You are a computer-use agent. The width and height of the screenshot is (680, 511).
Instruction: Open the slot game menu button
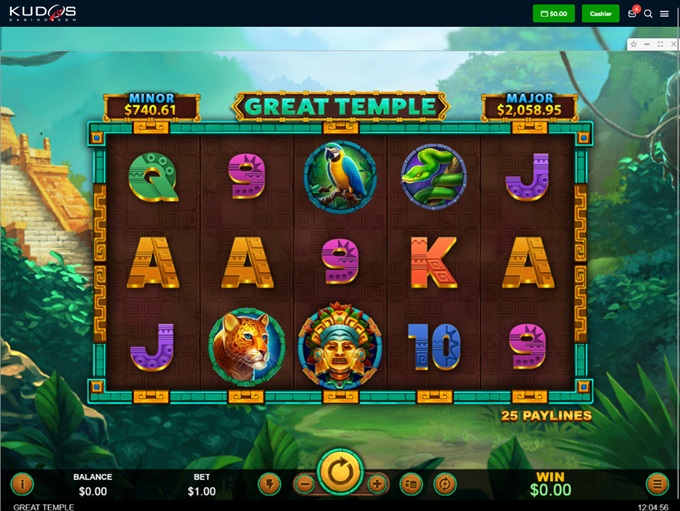tap(656, 485)
